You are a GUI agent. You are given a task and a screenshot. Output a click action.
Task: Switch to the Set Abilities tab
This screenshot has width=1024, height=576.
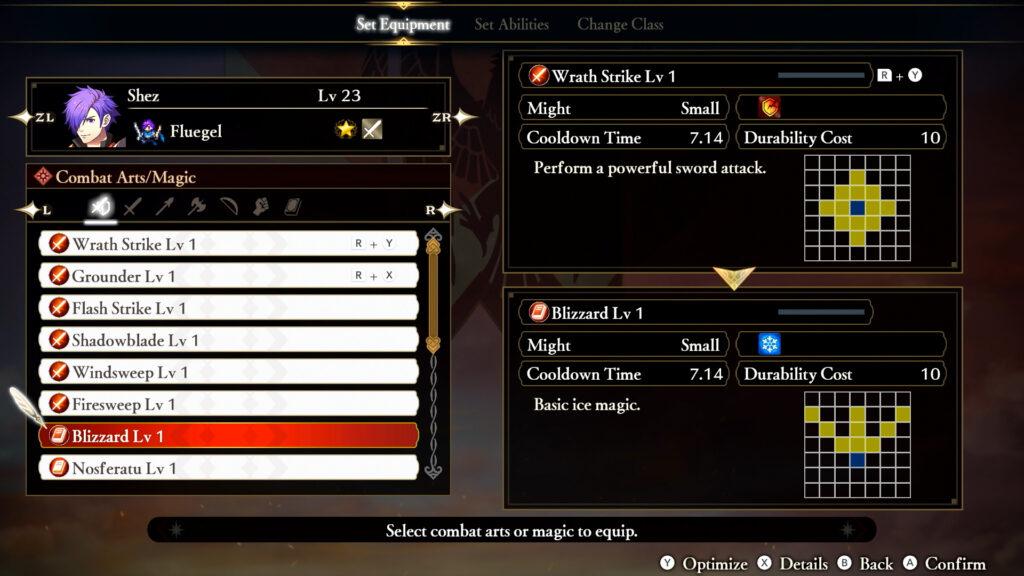511,24
